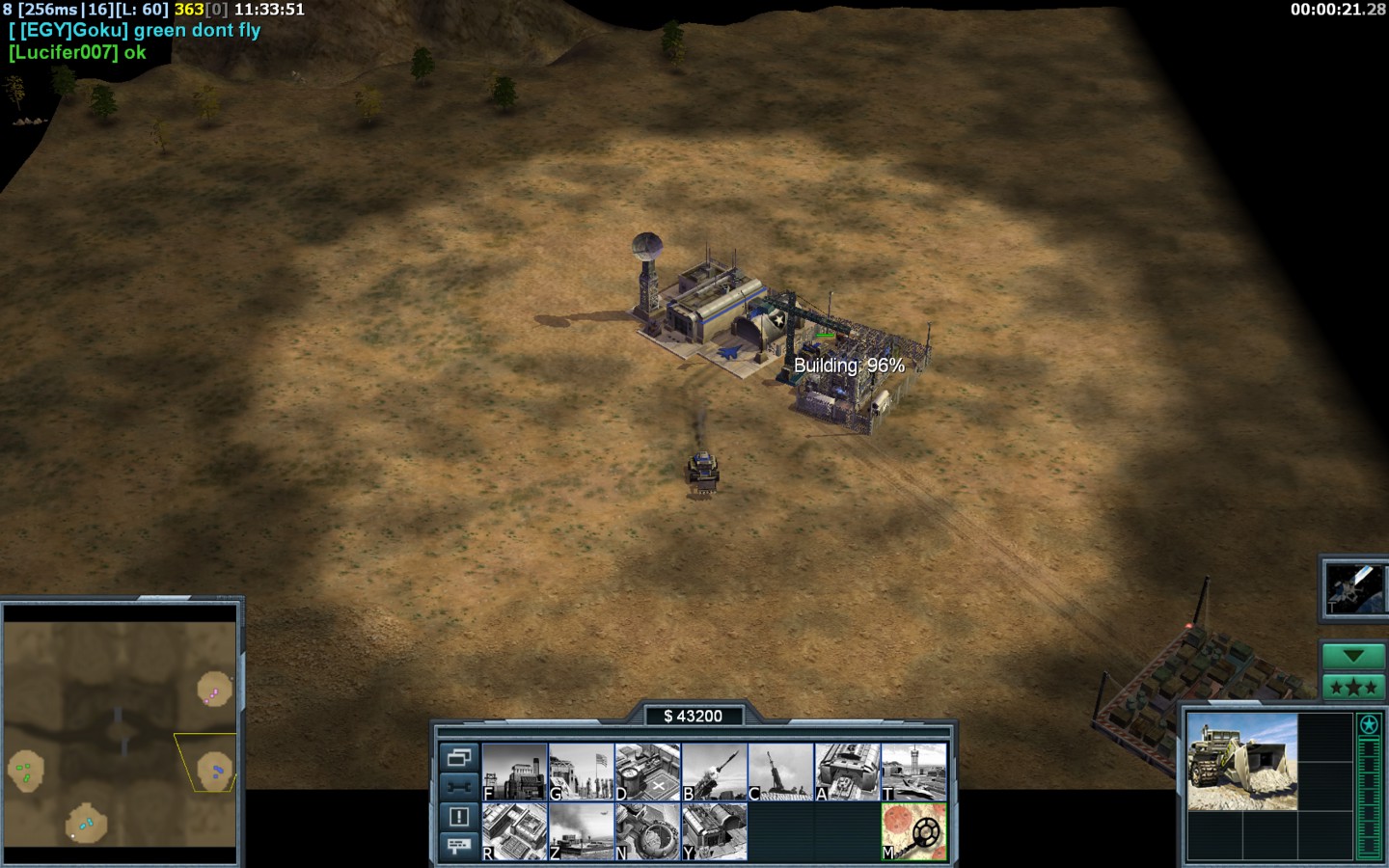This screenshot has height=868, width=1389.
Task: Select the Strategy Center build icon (R)
Action: coord(515,831)
